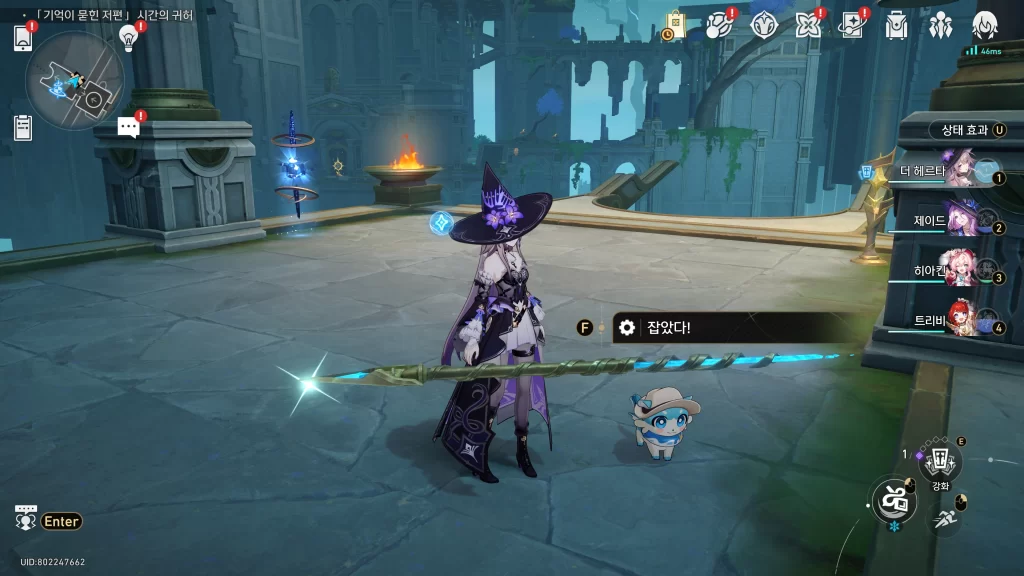Screen dimensions: 1024x576
Task: Click the circular minimap
Action: click(75, 82)
